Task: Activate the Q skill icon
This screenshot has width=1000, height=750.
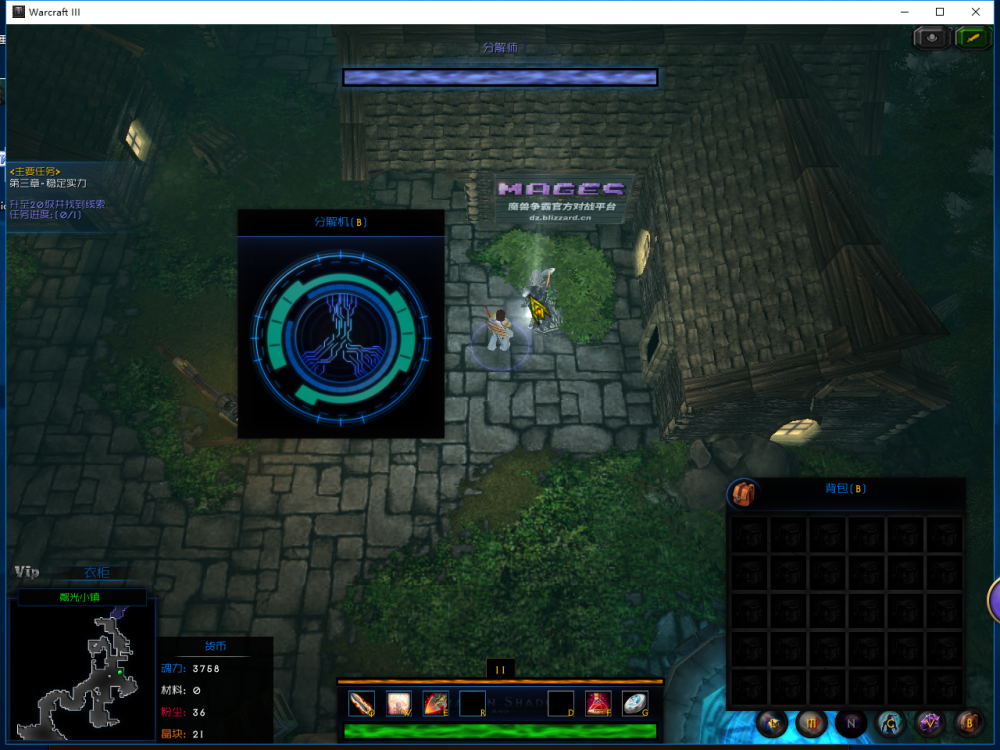Action: click(361, 704)
